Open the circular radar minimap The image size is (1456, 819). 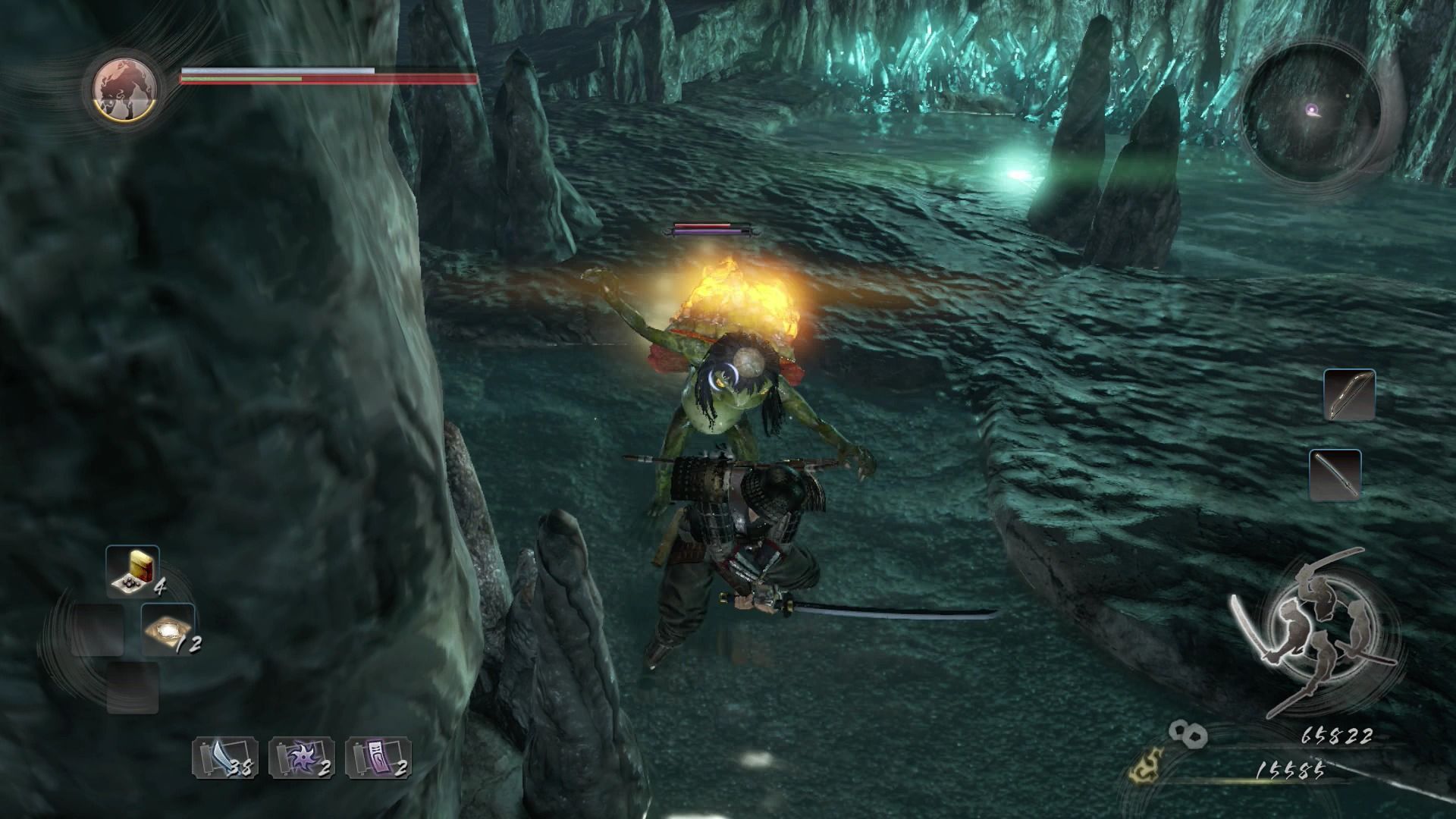[x=1311, y=112]
